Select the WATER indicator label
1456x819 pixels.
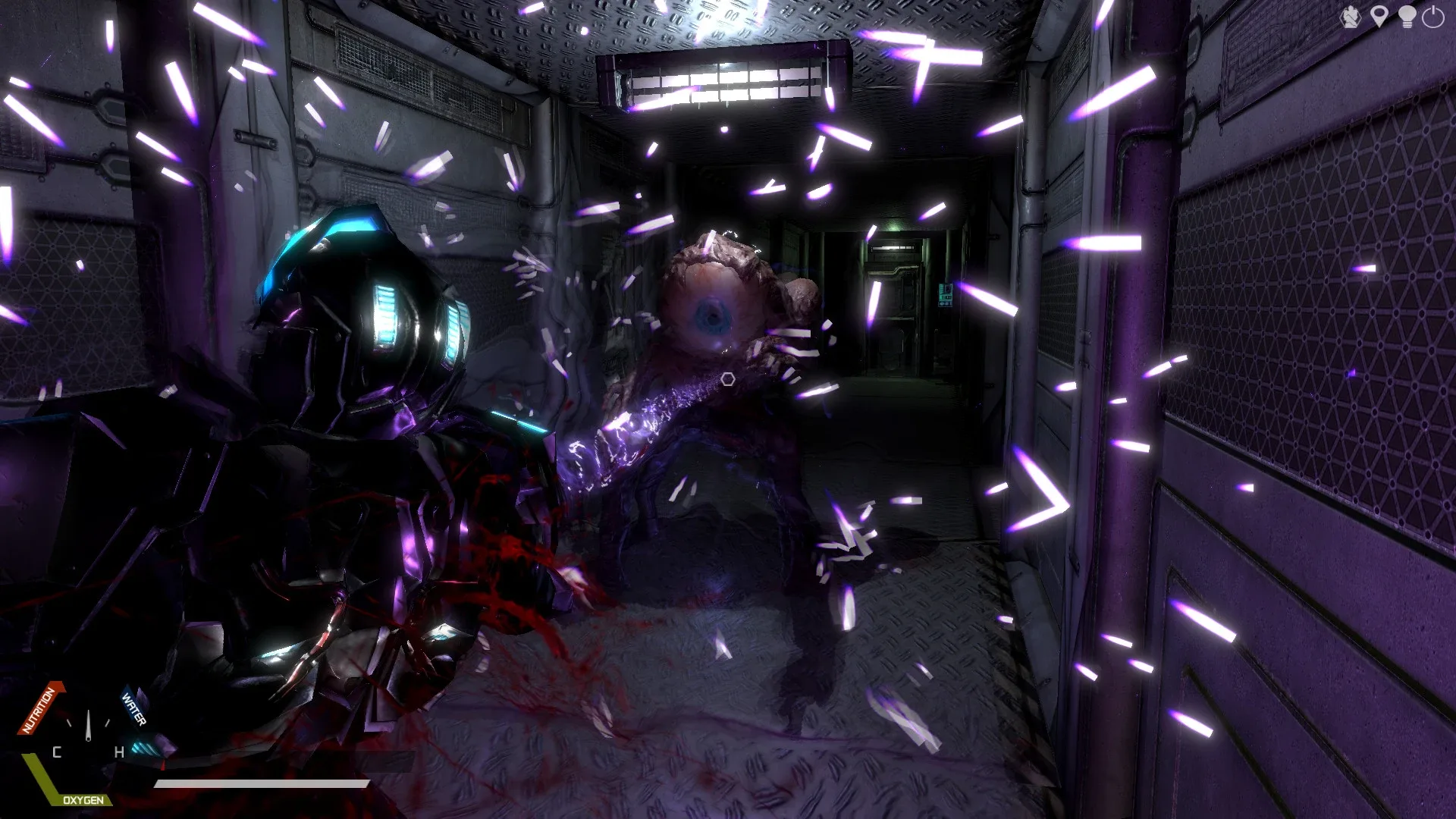tap(133, 710)
